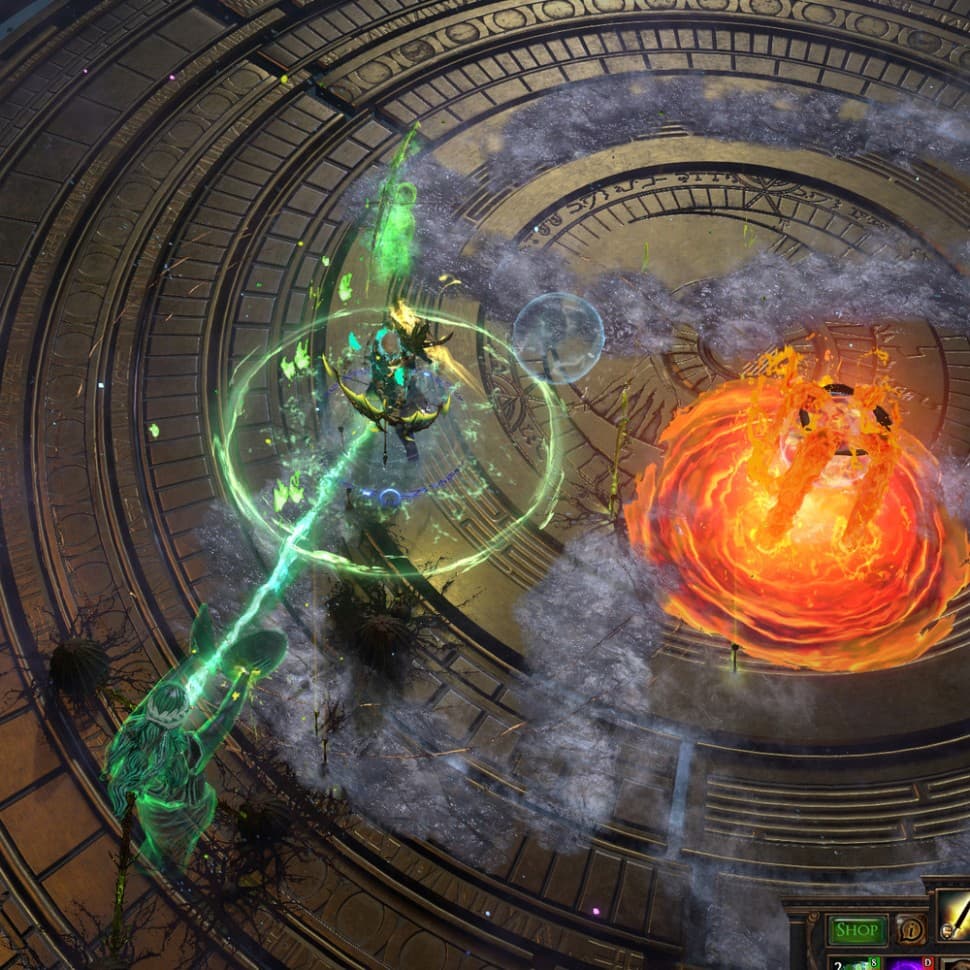970x970 pixels.
Task: Click the round info icon
Action: (x=910, y=929)
